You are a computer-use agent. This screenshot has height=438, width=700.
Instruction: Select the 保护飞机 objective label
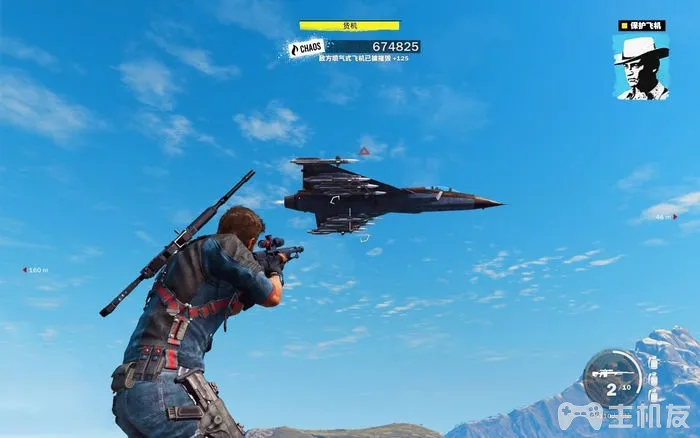pyautogui.click(x=641, y=25)
